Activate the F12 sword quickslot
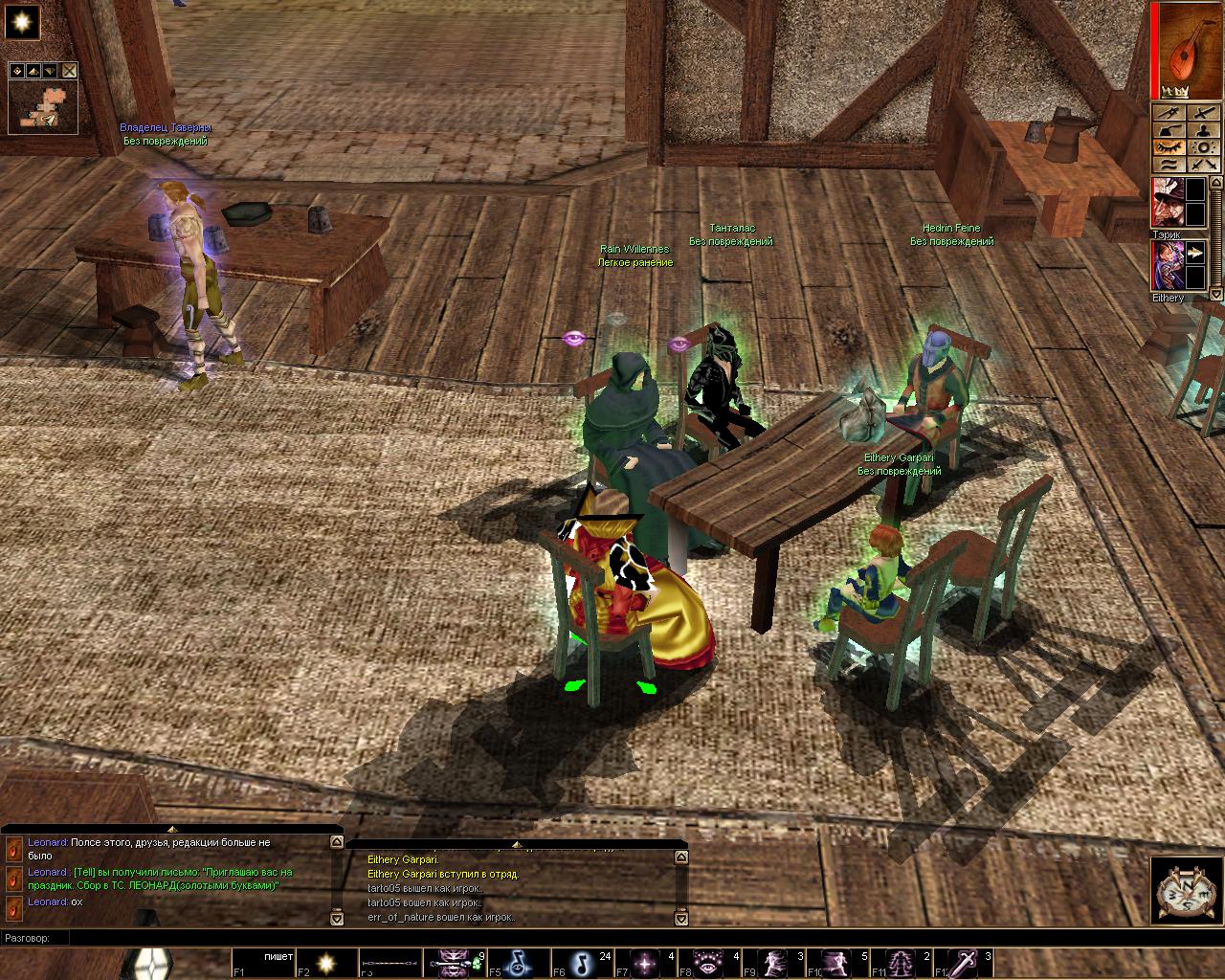 coord(964,962)
